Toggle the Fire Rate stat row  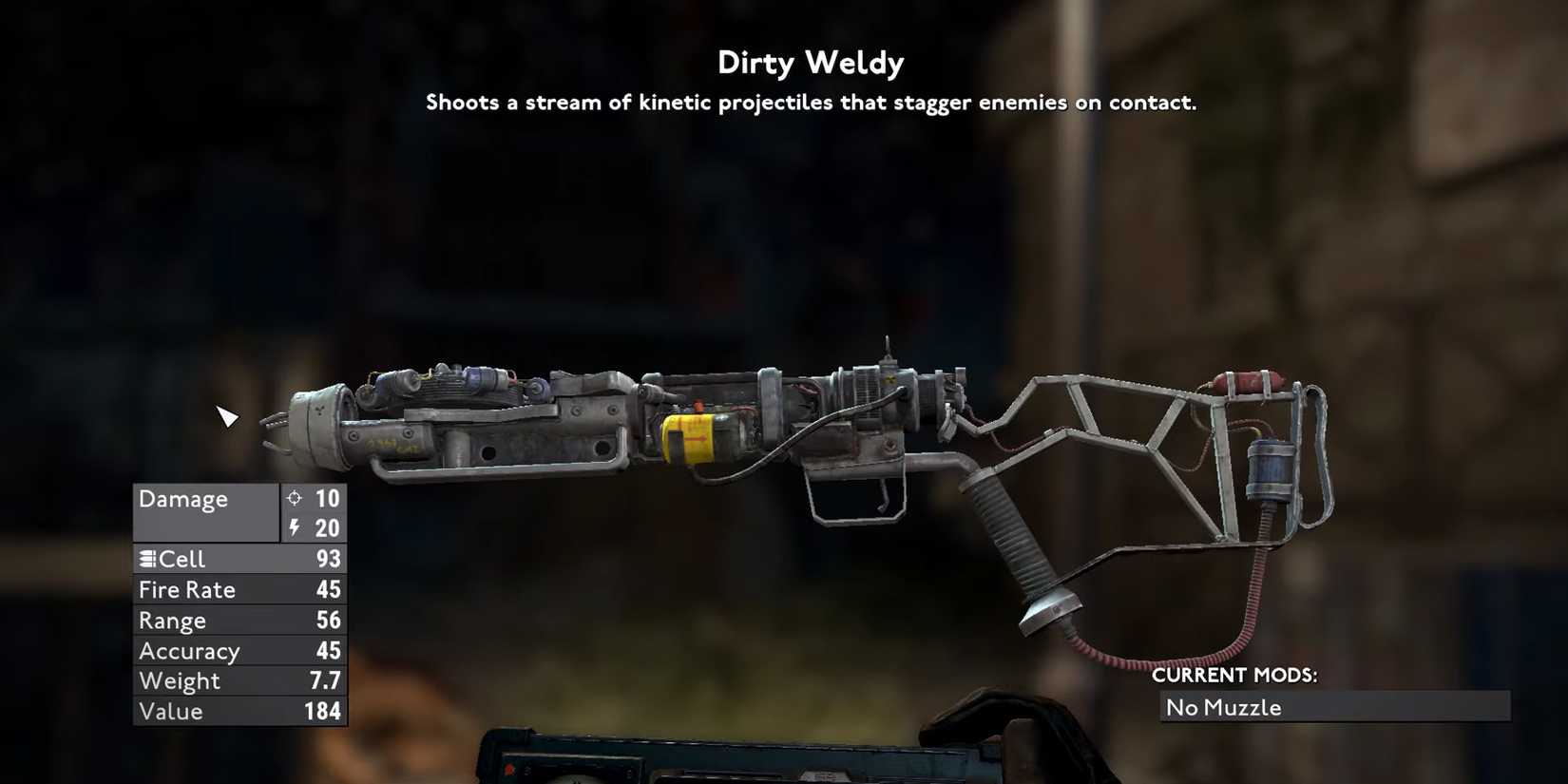point(238,589)
